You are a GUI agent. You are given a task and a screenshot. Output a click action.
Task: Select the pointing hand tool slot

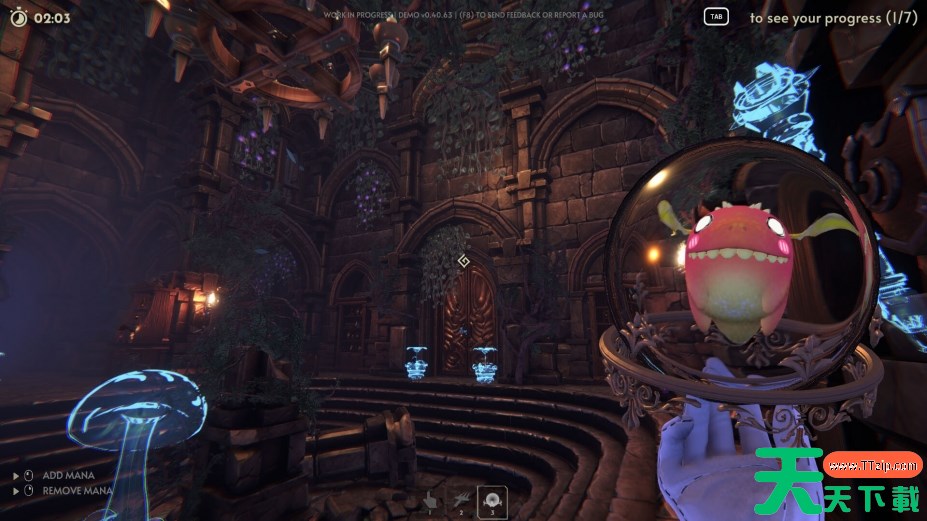click(430, 500)
